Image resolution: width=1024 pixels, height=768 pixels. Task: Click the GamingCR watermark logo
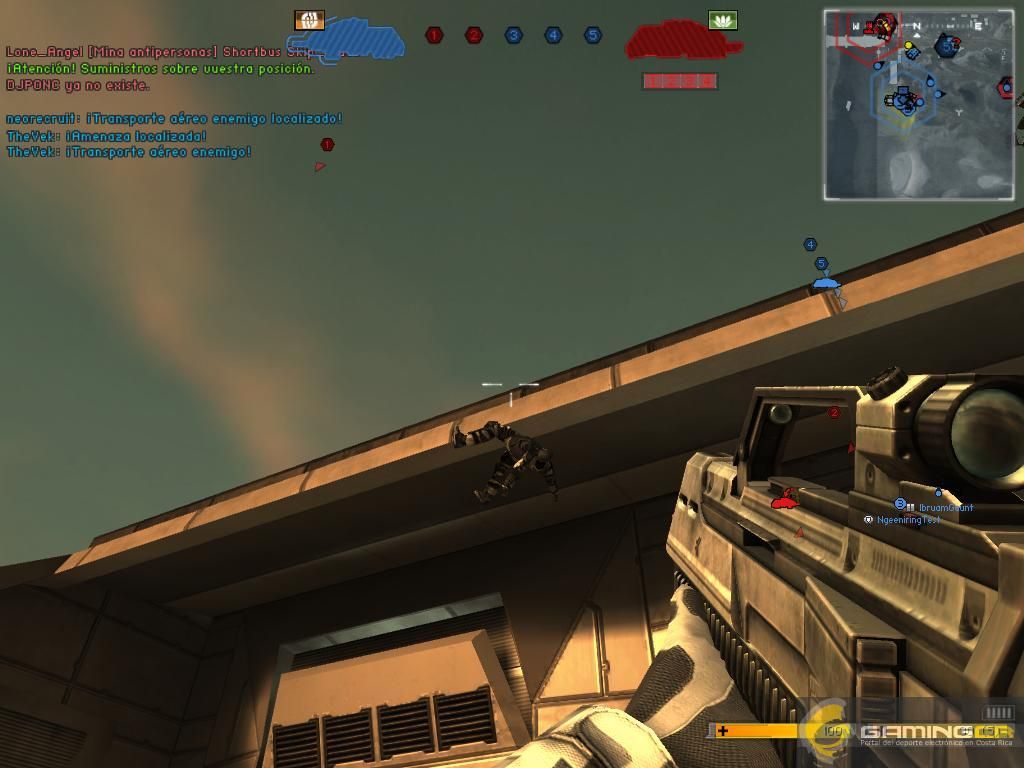(x=910, y=730)
